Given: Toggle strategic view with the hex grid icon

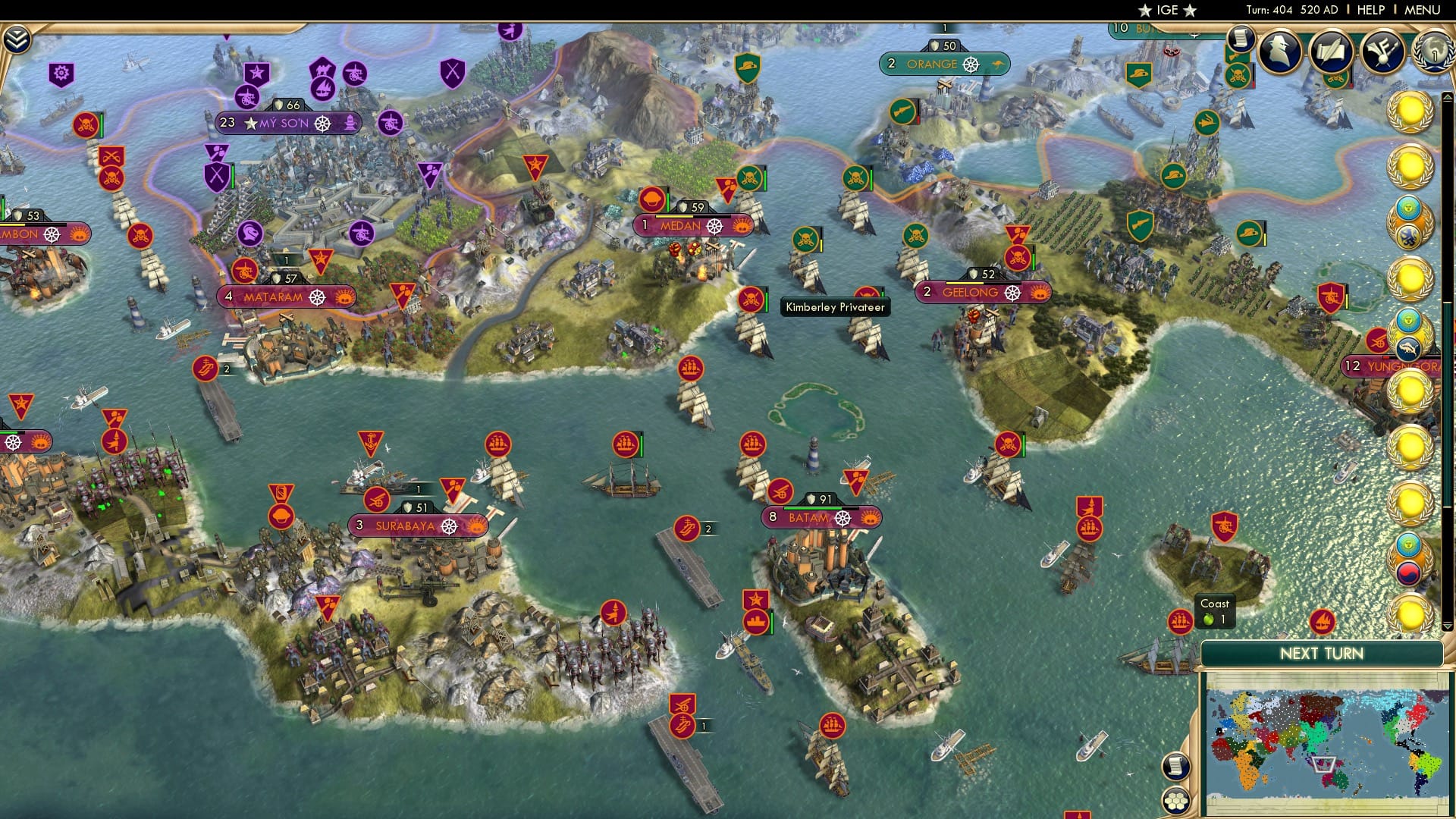Looking at the screenshot, I should tap(1176, 800).
